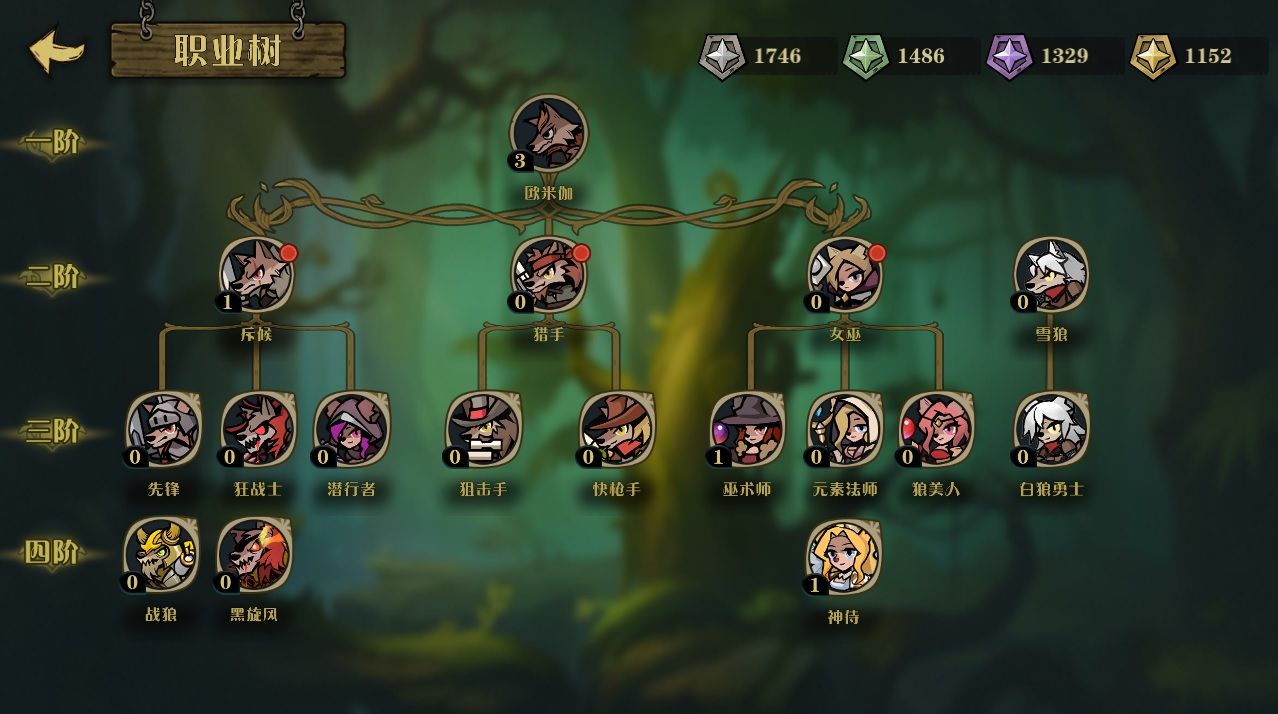Select the 女巫 class portrait
The width and height of the screenshot is (1278, 714).
(846, 273)
